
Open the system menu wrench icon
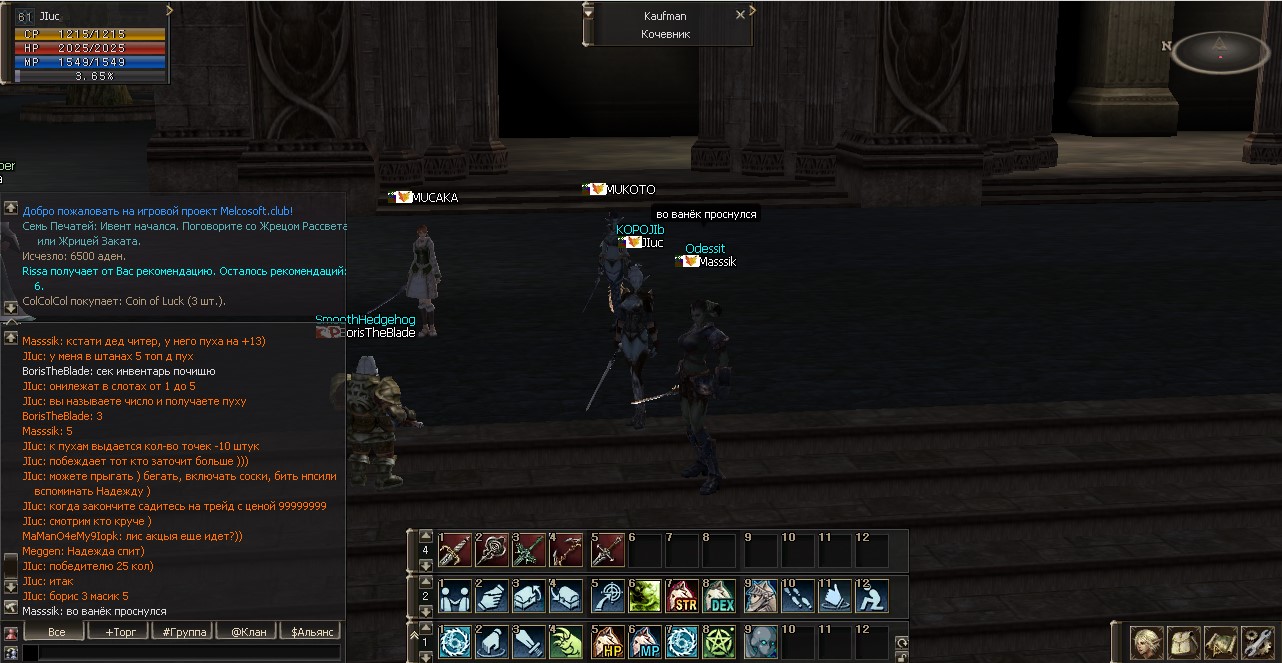tap(1256, 641)
